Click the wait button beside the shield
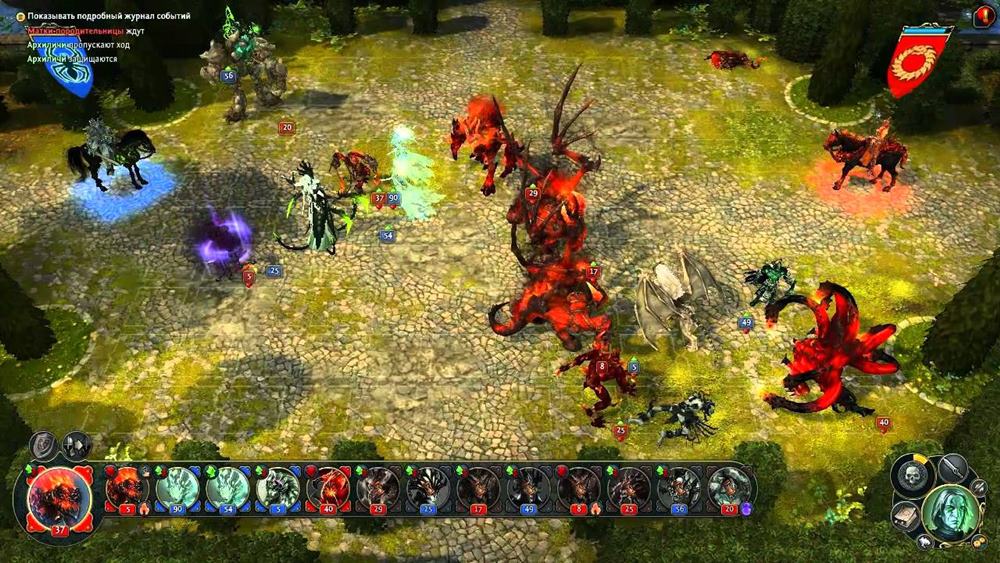The height and width of the screenshot is (563, 1000). point(76,445)
